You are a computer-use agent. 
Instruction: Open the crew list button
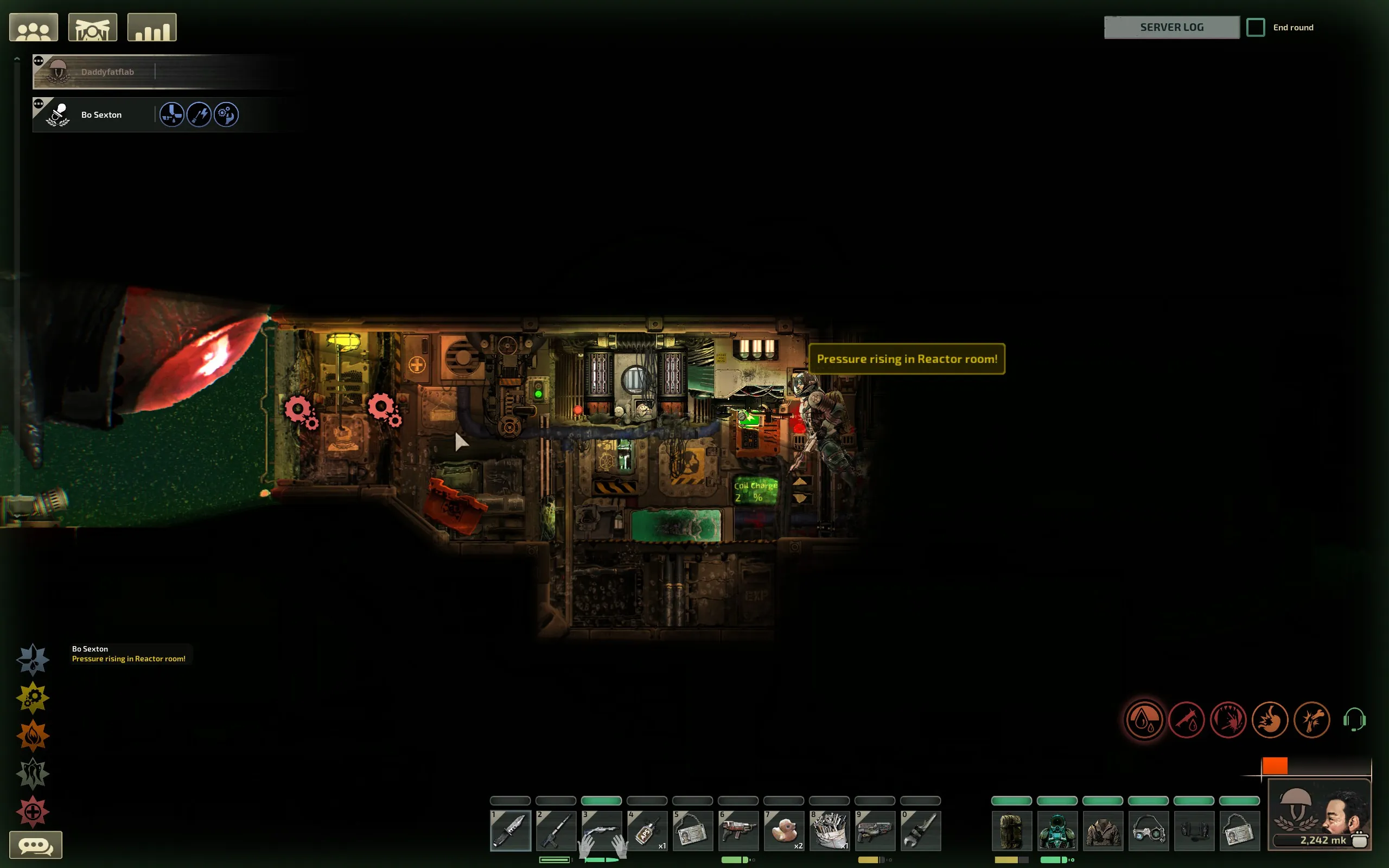(x=33, y=28)
